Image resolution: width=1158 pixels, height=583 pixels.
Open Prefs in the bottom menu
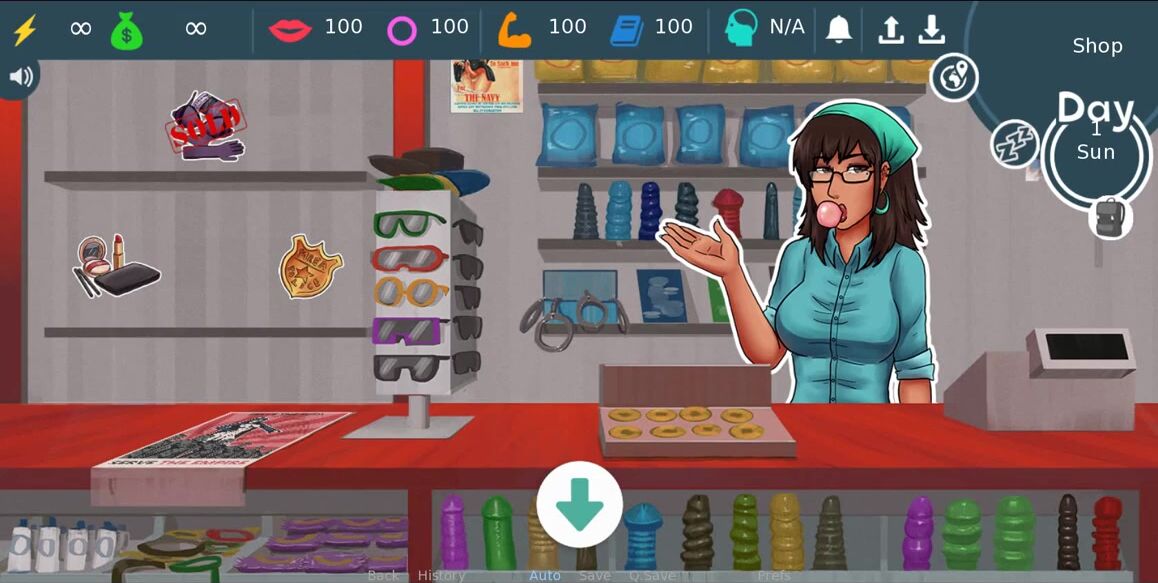(x=774, y=575)
